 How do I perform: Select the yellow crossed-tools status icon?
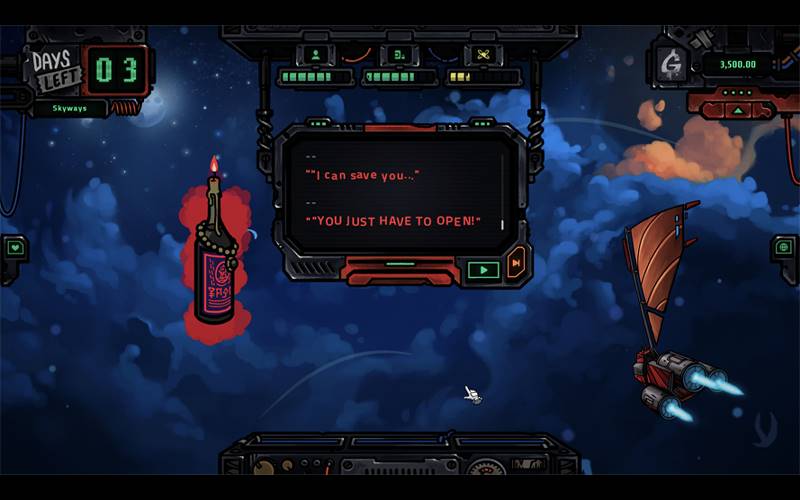point(483,54)
